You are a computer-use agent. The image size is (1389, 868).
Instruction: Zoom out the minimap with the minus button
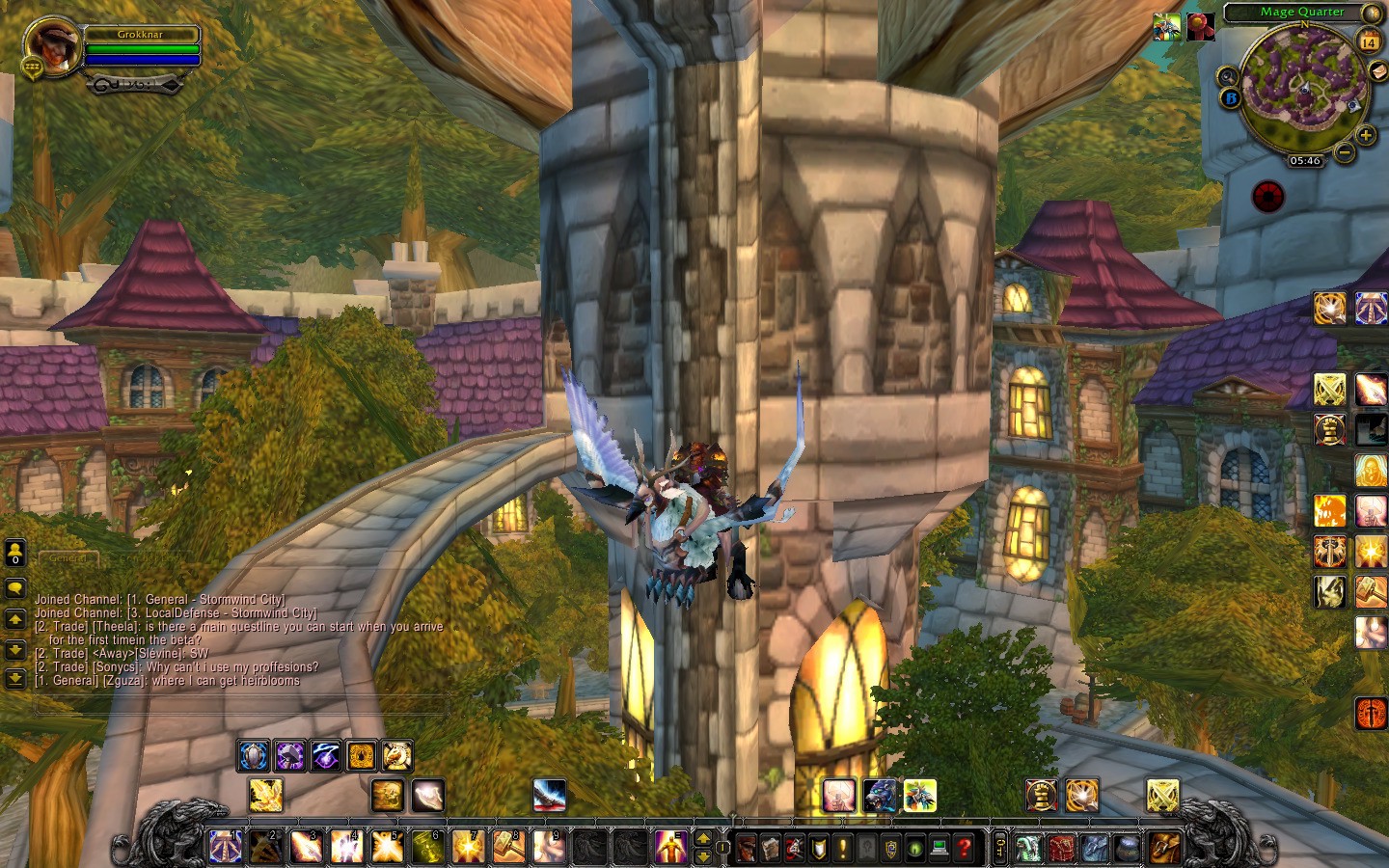pos(1345,151)
